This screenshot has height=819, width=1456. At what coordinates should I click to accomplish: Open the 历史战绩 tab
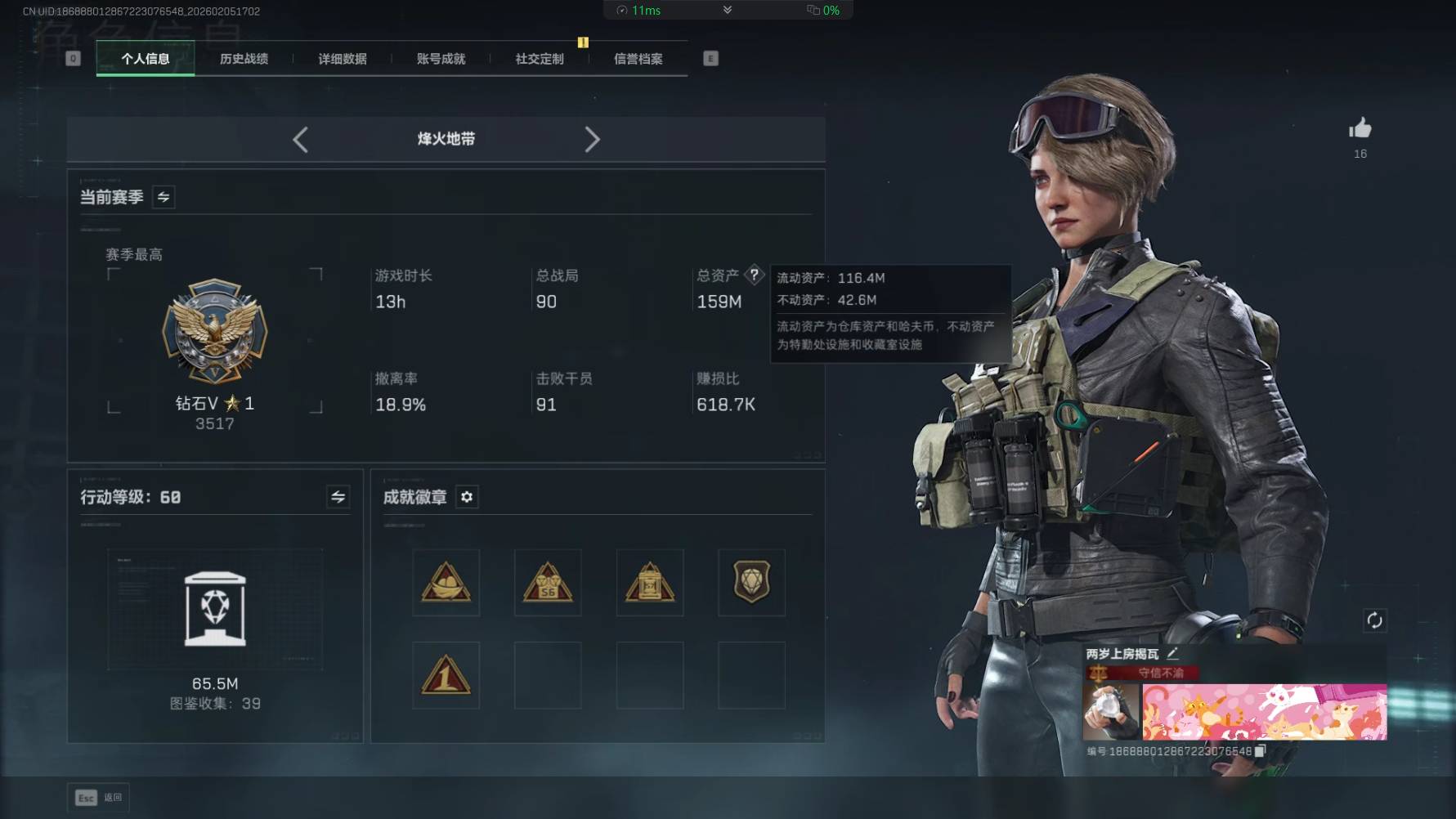coord(244,59)
